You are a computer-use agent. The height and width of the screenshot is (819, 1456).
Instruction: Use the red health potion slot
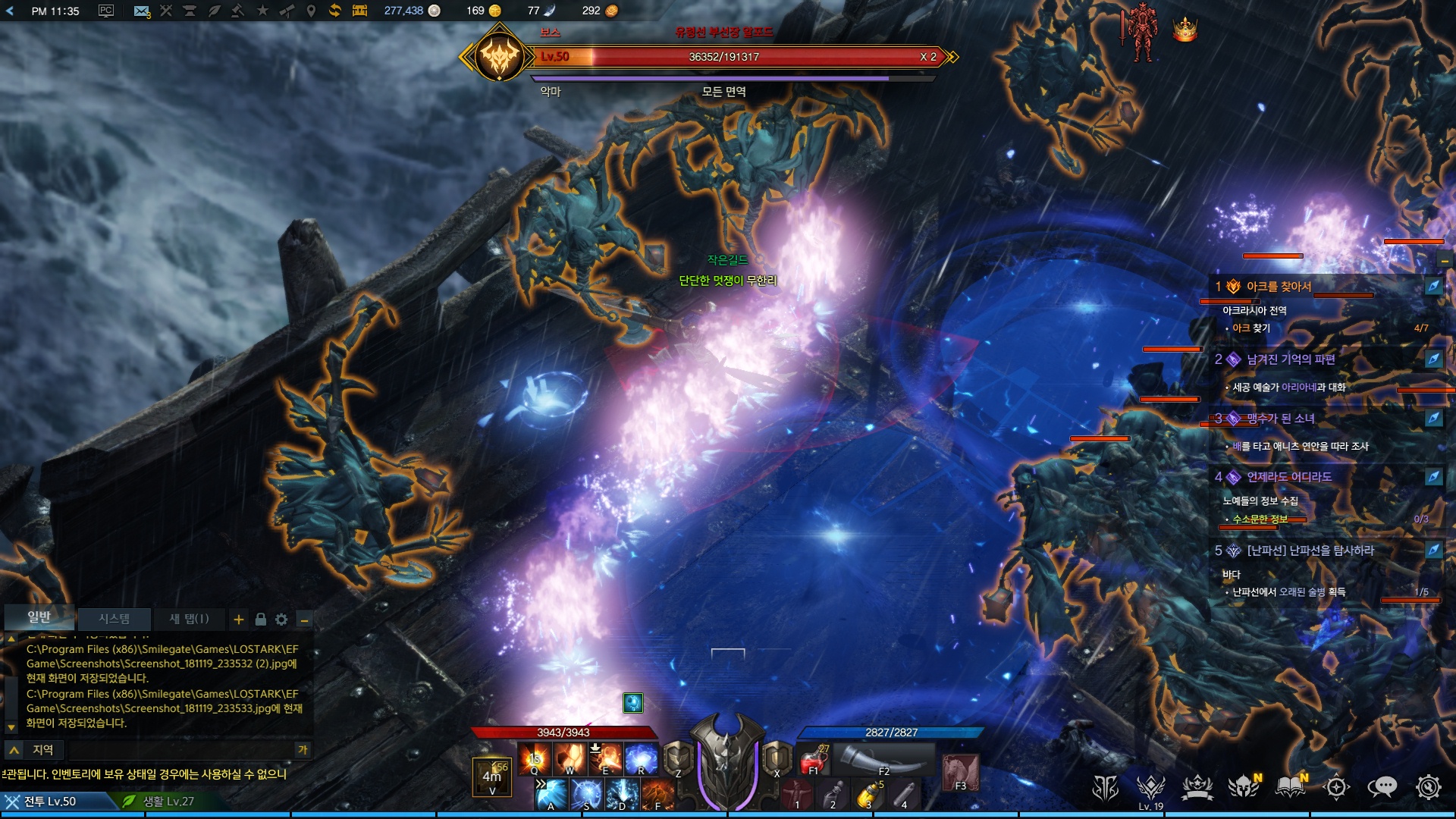814,758
